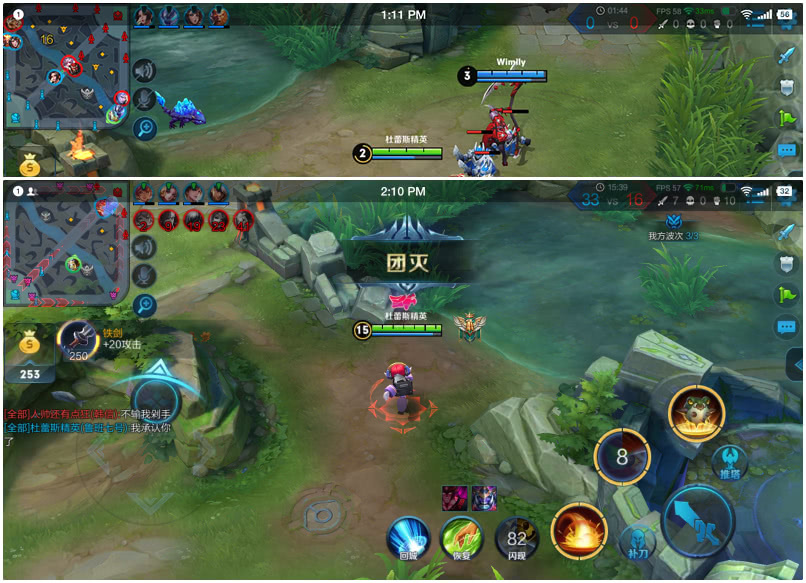Select the ability showing cooldown number 8
The image size is (806, 583).
coord(622,458)
